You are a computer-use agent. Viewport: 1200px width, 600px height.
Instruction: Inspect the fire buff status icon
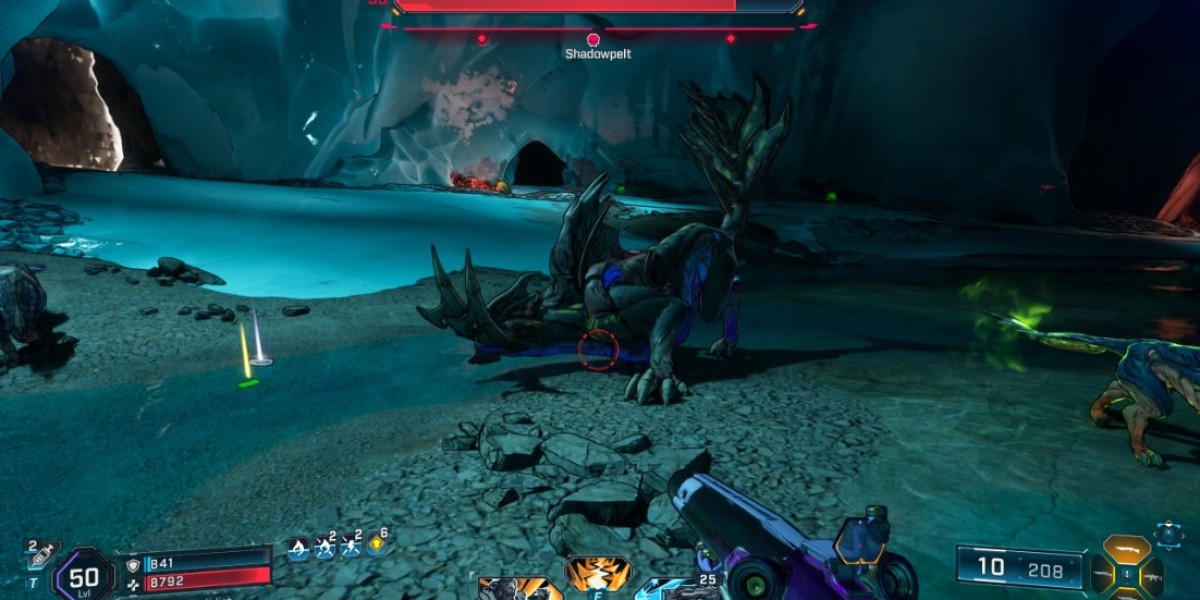point(297,546)
